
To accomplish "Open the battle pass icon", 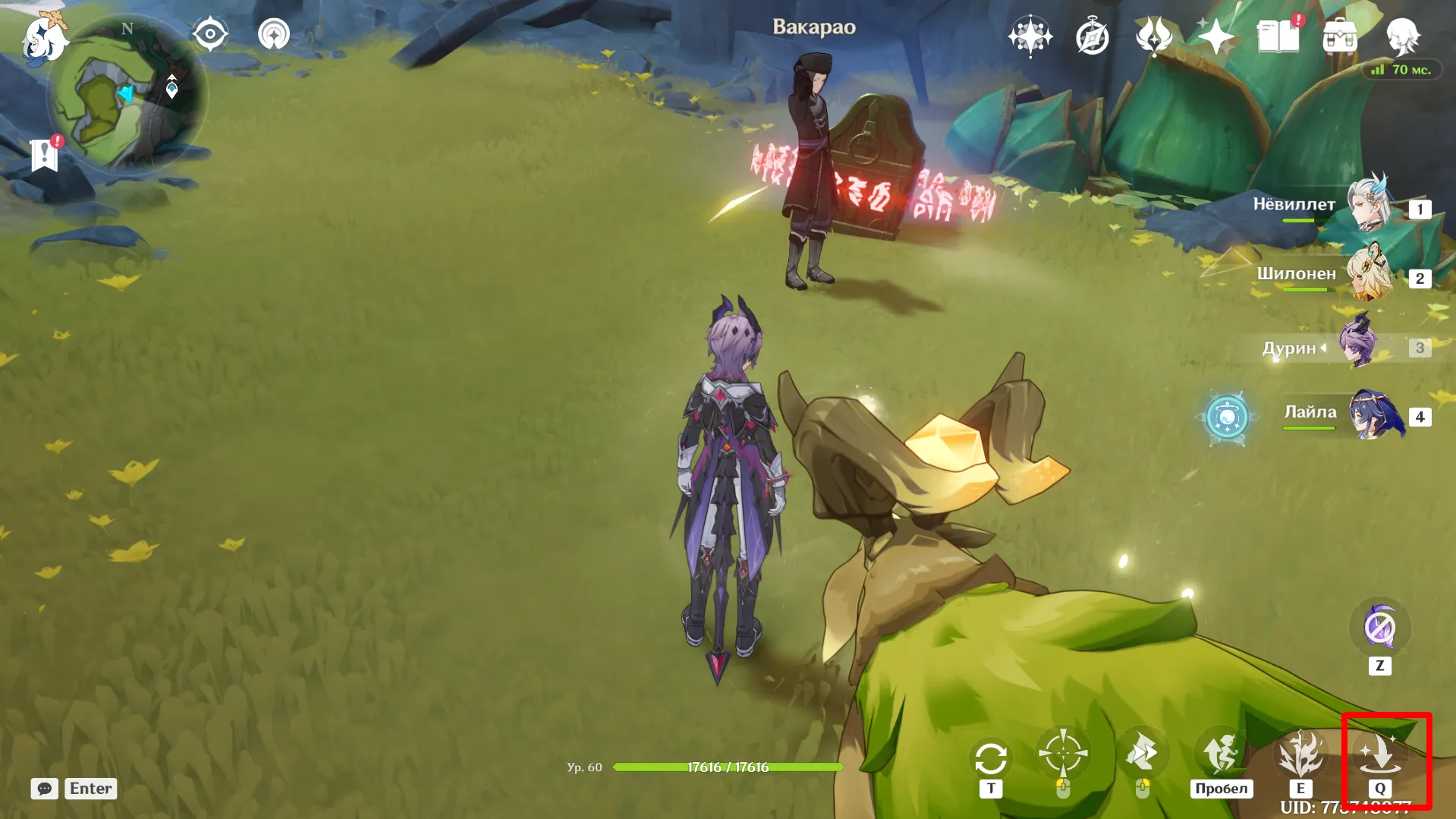I will (1153, 36).
